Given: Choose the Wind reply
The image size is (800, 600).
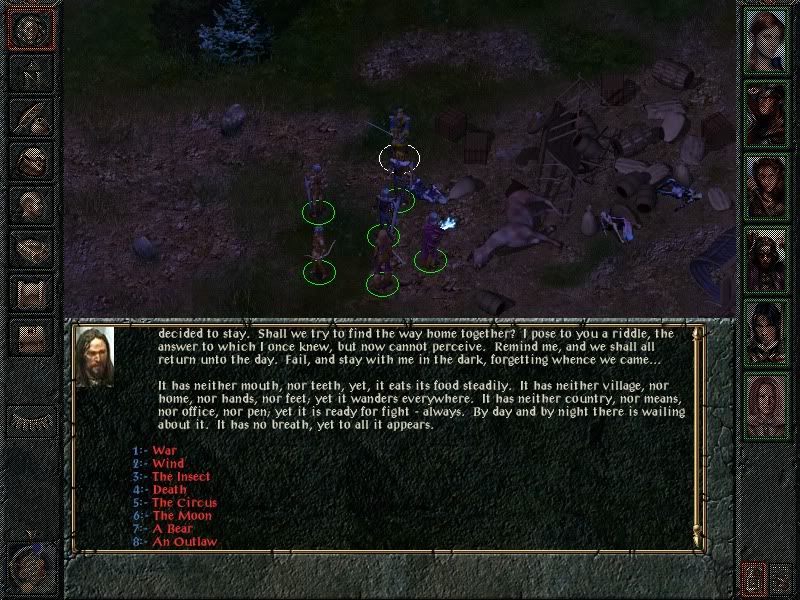Looking at the screenshot, I should pos(168,464).
